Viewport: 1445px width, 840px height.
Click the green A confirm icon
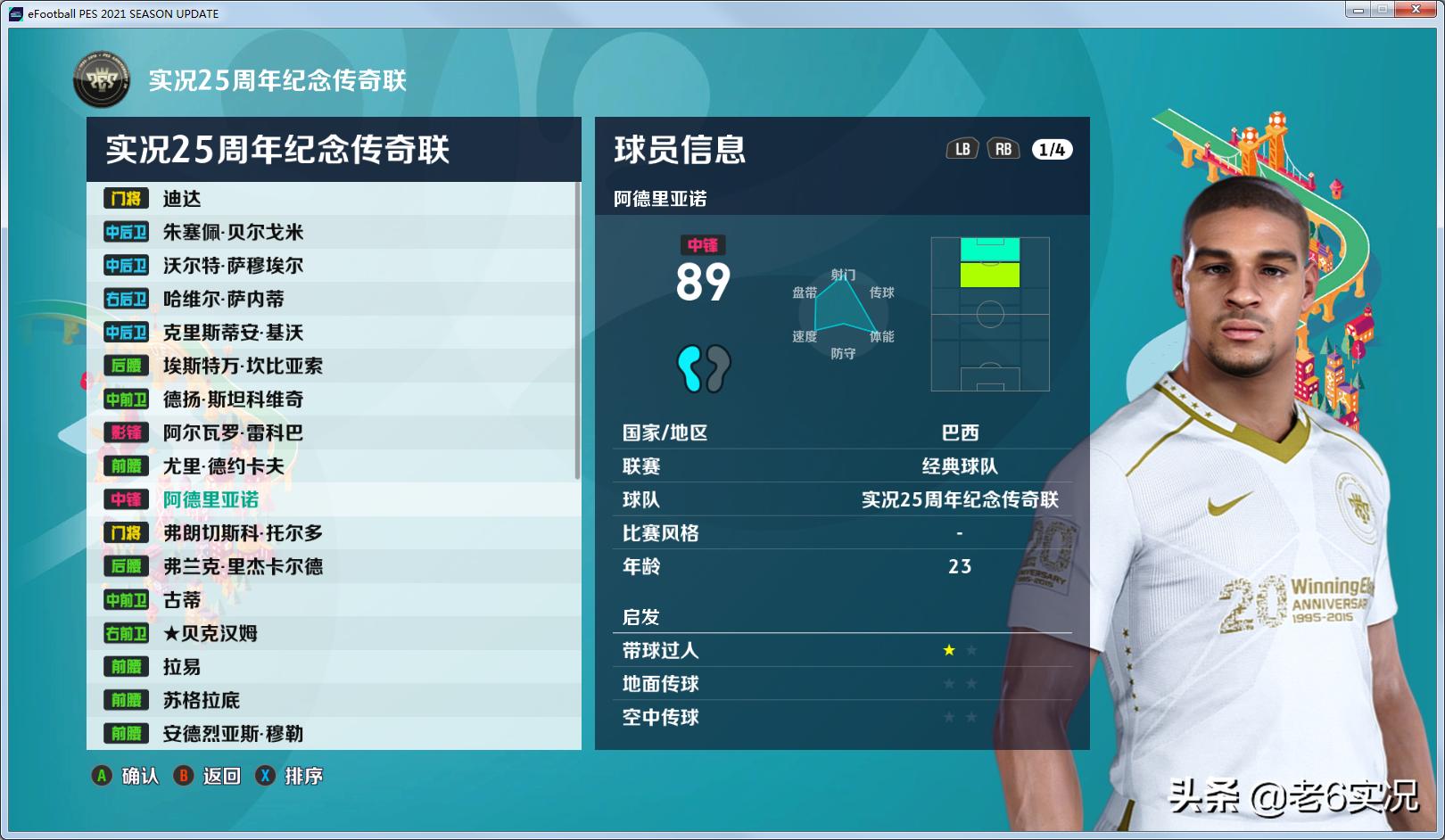[101, 777]
